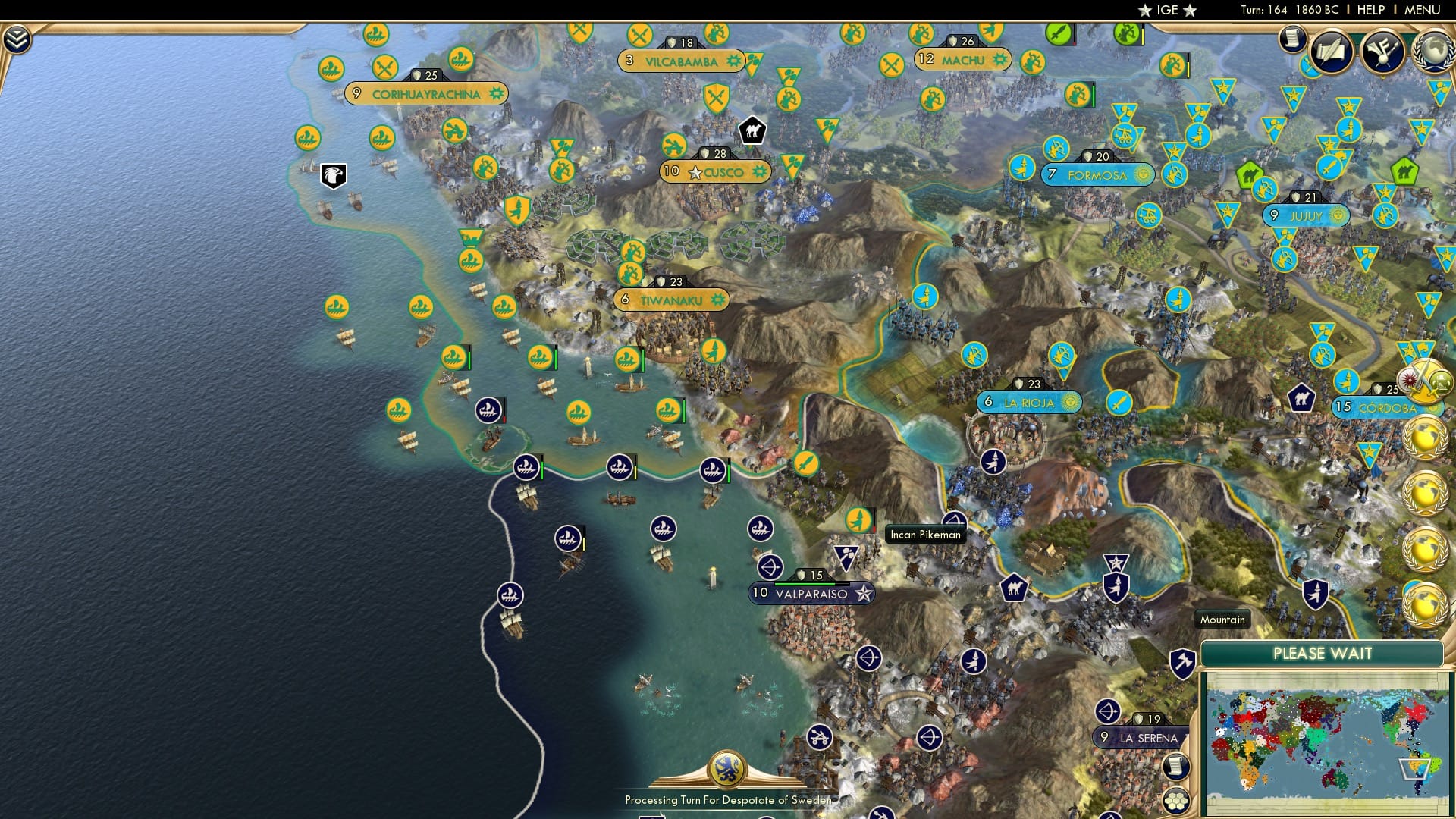Click the Please Wait progress banner
Image resolution: width=1456 pixels, height=819 pixels.
coord(1323,654)
